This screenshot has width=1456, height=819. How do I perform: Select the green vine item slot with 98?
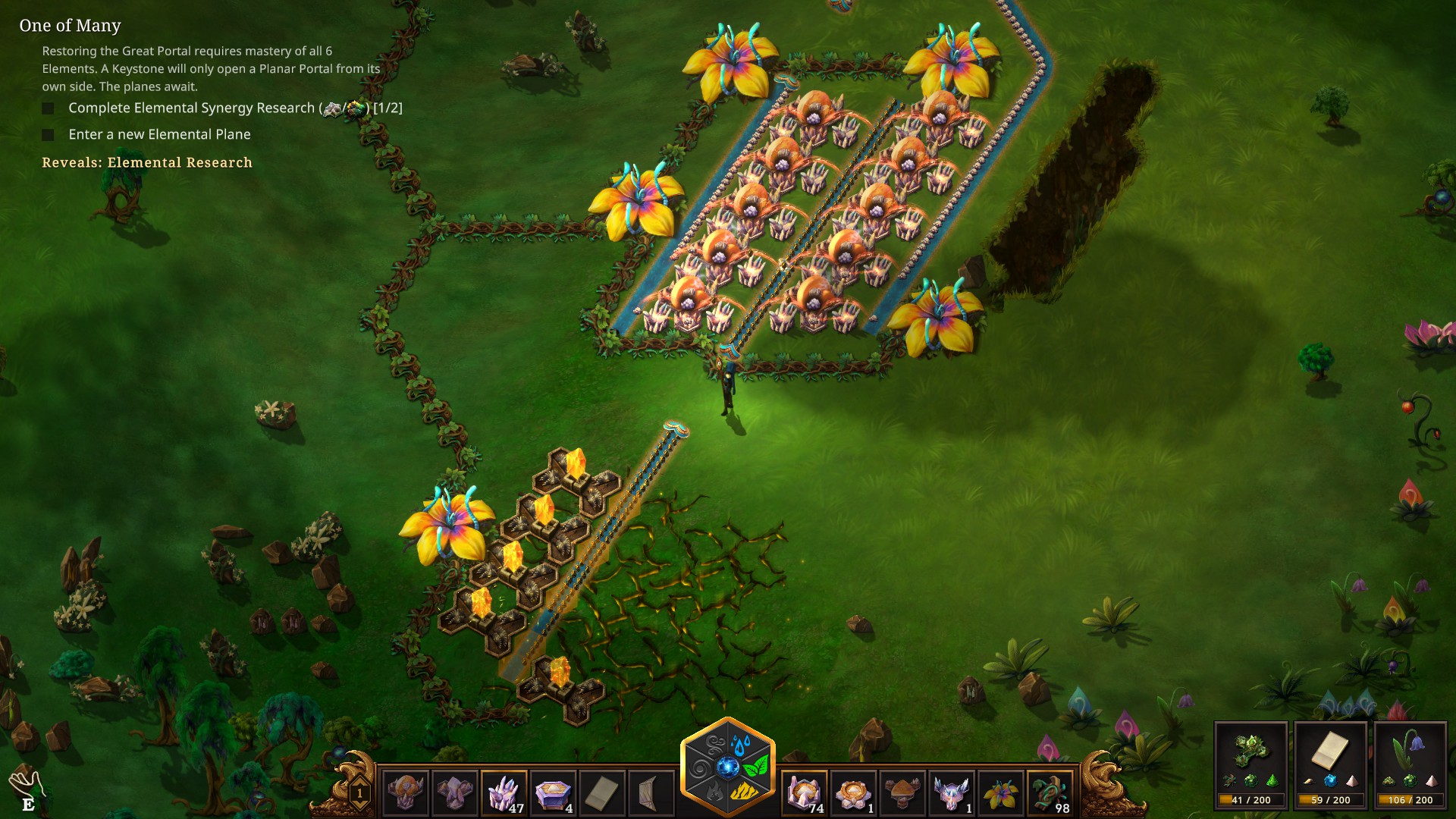tap(1050, 793)
